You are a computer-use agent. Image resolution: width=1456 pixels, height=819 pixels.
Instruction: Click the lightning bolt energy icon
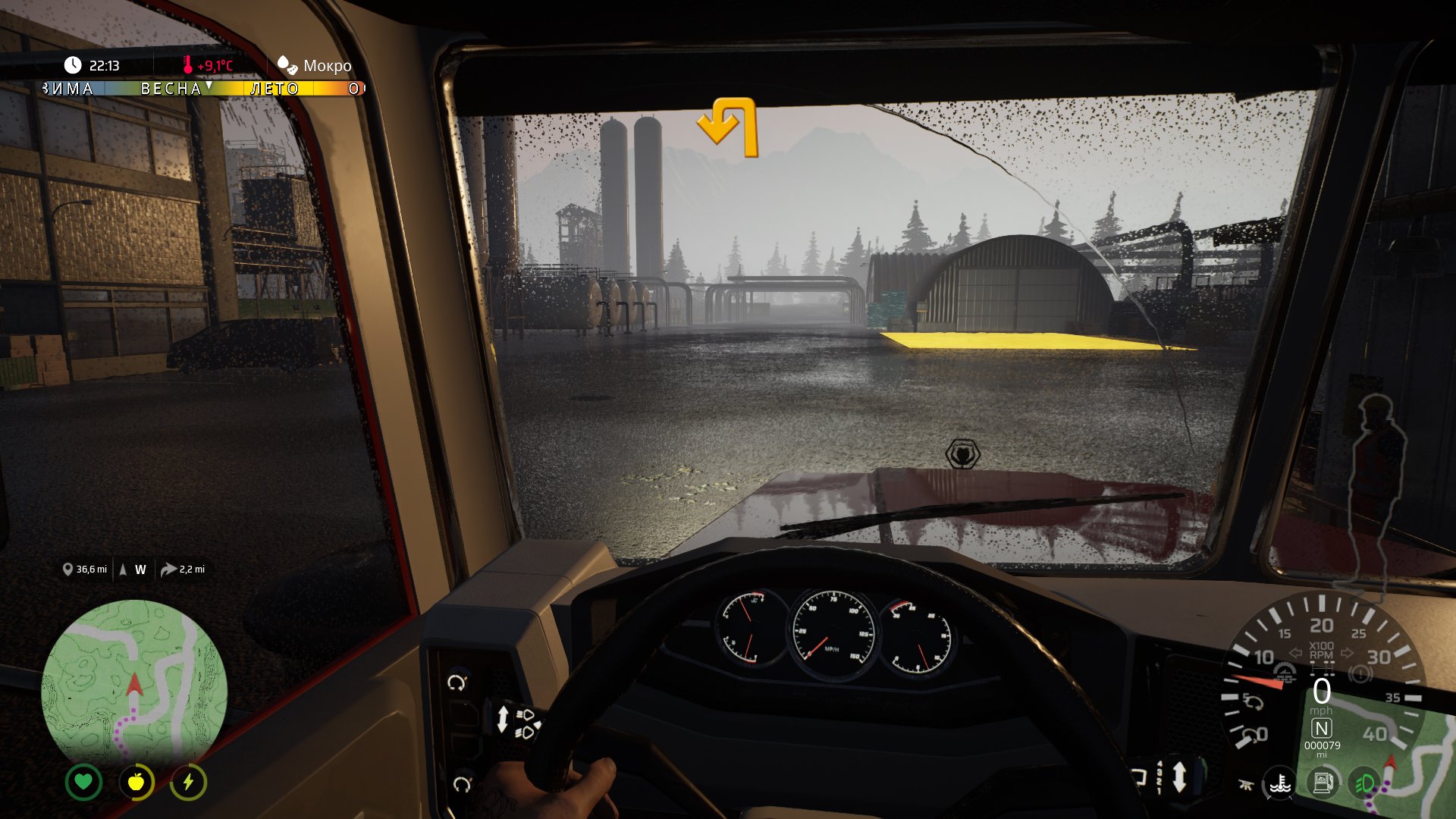[x=188, y=782]
